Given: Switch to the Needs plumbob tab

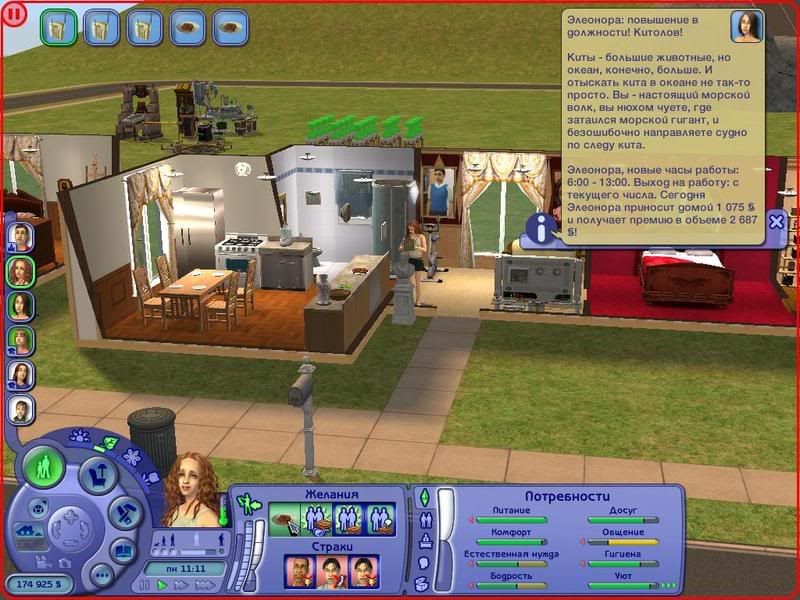Looking at the screenshot, I should pyautogui.click(x=423, y=498).
